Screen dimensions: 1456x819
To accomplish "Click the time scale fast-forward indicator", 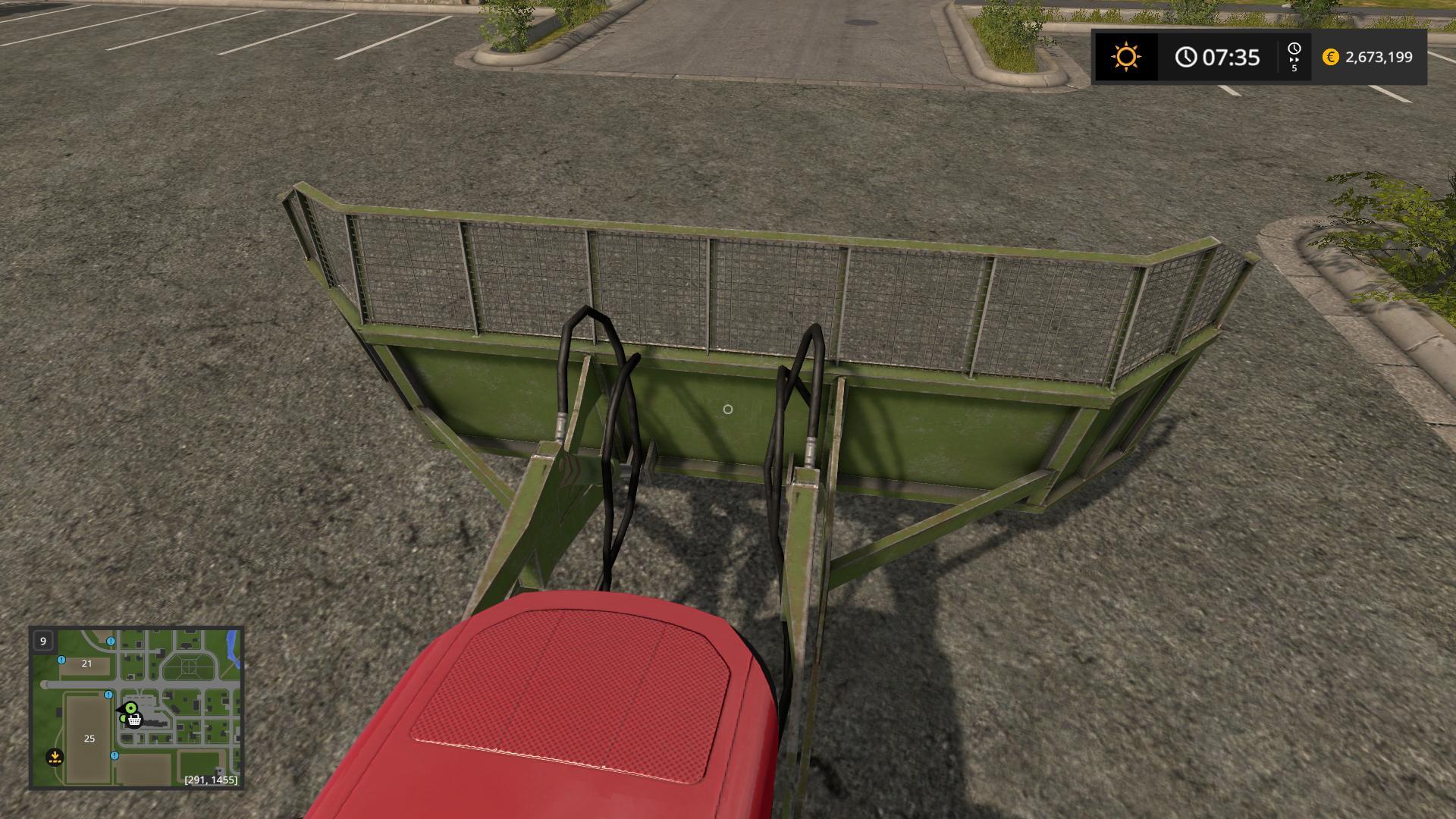I will point(1294,57).
